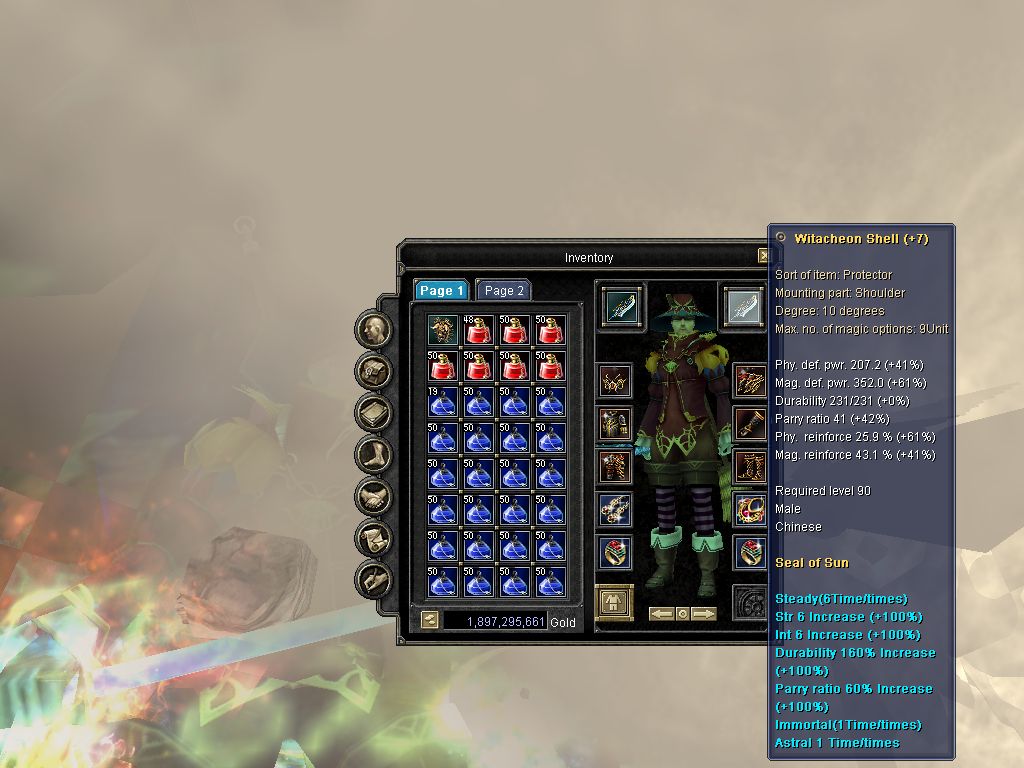Select the ruby ring in the left equipment column

click(x=615, y=553)
